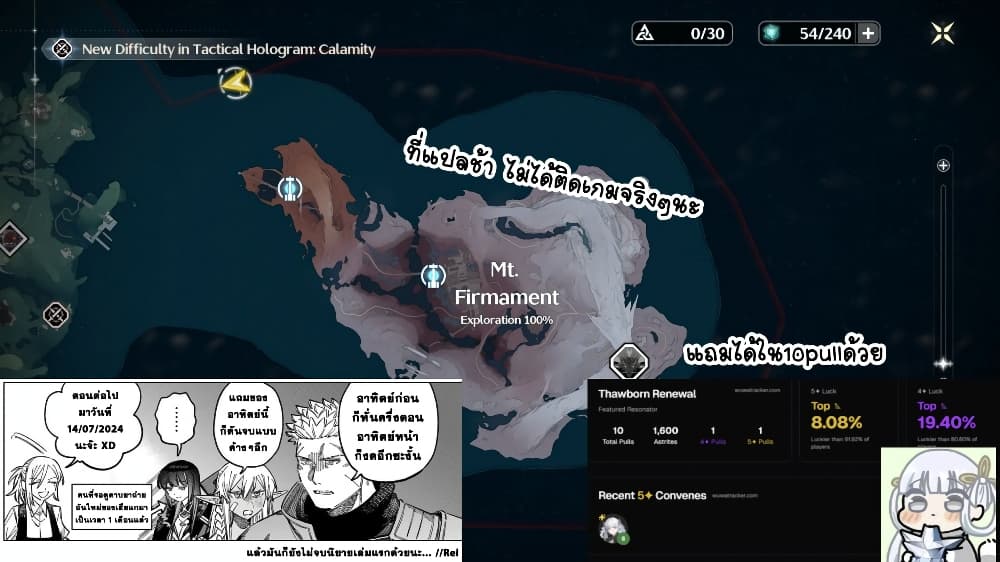1000x562 pixels.
Task: Click the map zoom-in plus button
Action: pyautogui.click(x=942, y=166)
